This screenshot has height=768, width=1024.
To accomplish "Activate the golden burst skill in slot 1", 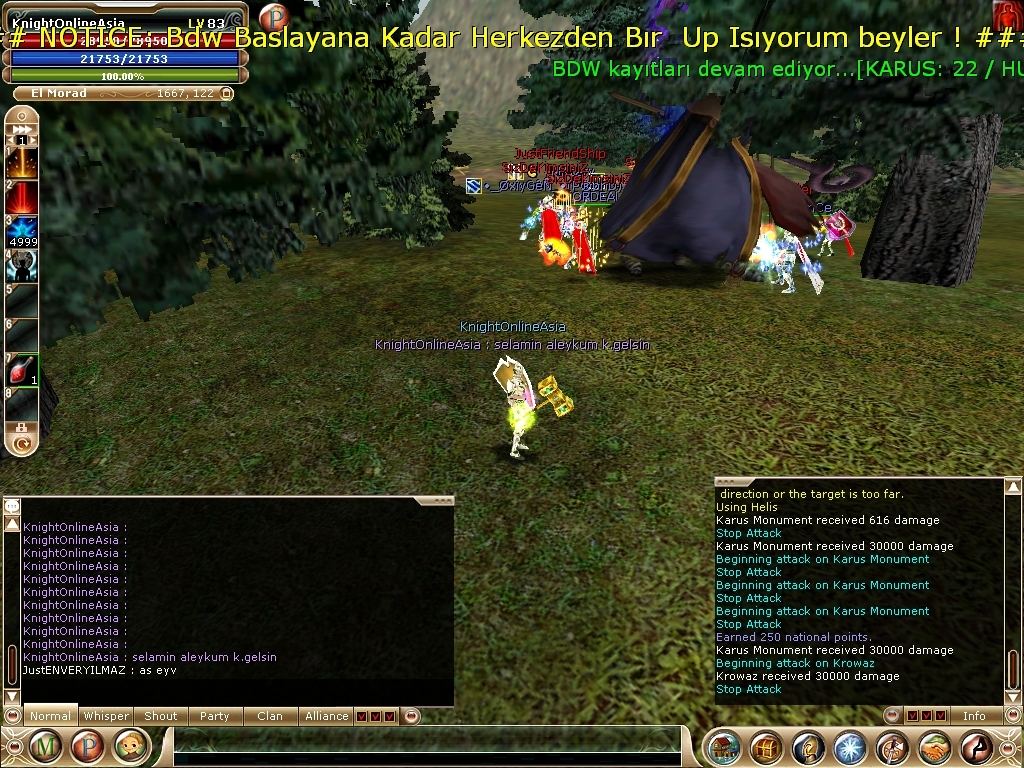I will pos(22,162).
